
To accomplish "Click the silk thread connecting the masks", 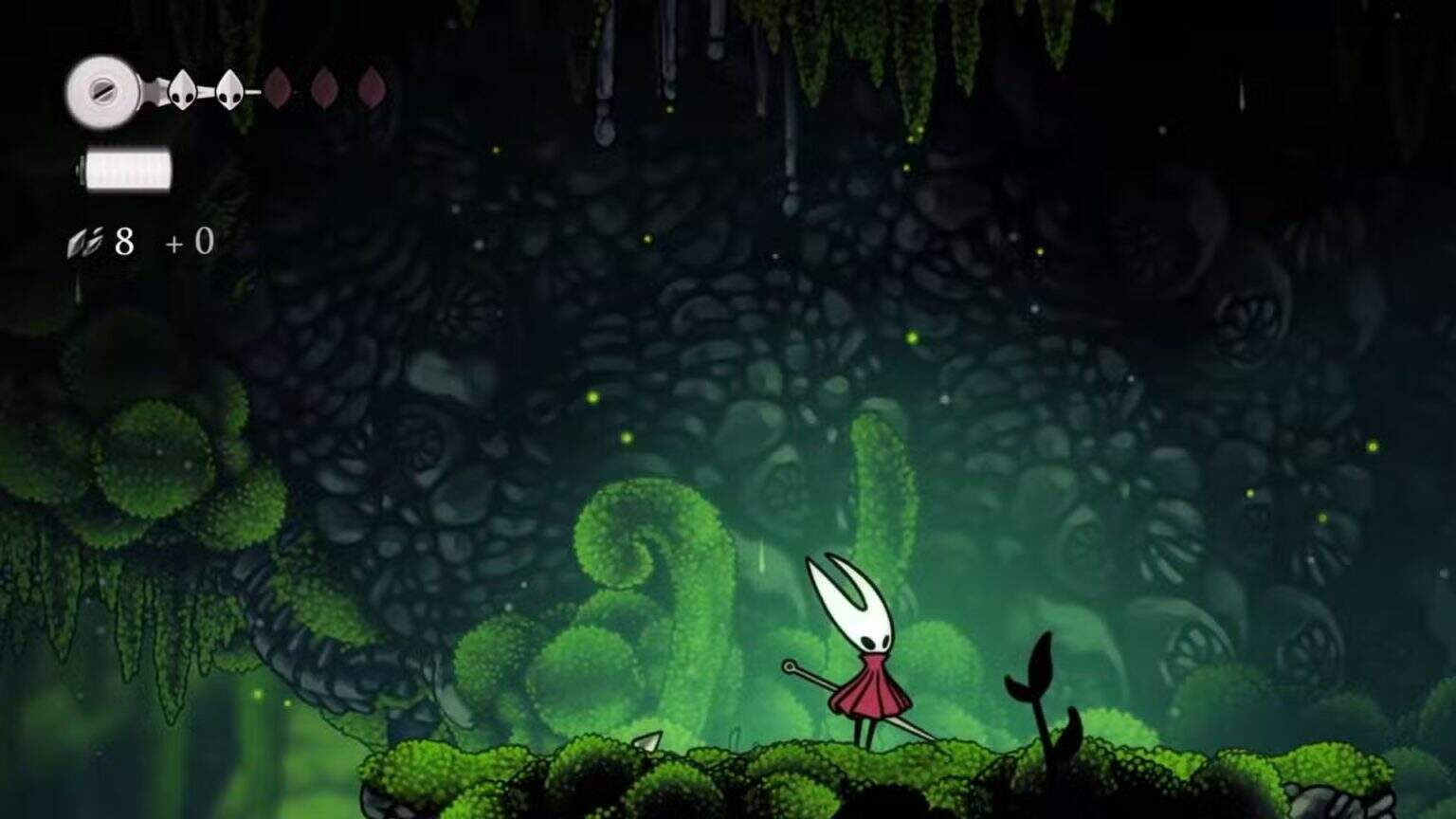I will 204,92.
